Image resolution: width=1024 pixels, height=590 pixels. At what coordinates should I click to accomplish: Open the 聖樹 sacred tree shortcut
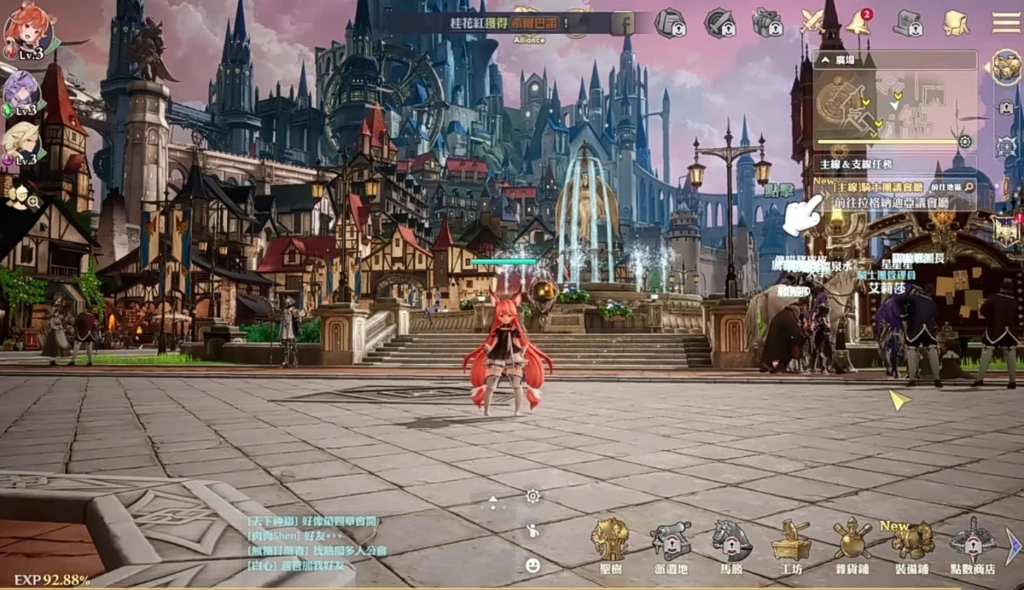click(x=609, y=544)
